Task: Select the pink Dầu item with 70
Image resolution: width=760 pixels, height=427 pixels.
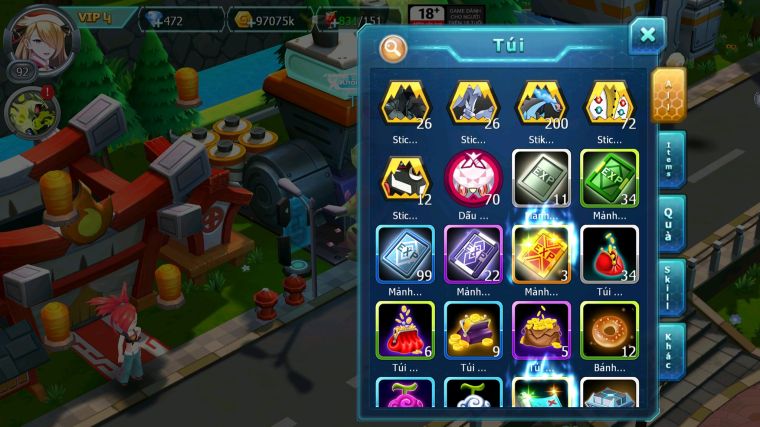Action: pyautogui.click(x=473, y=177)
